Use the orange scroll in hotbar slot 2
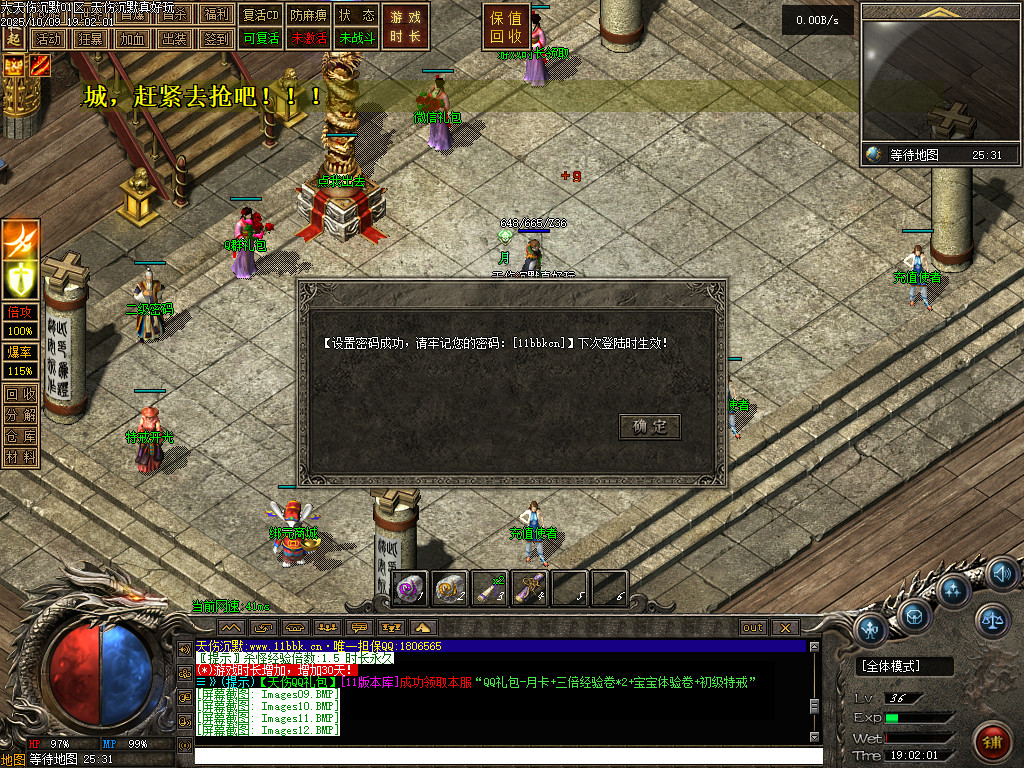 [450, 588]
